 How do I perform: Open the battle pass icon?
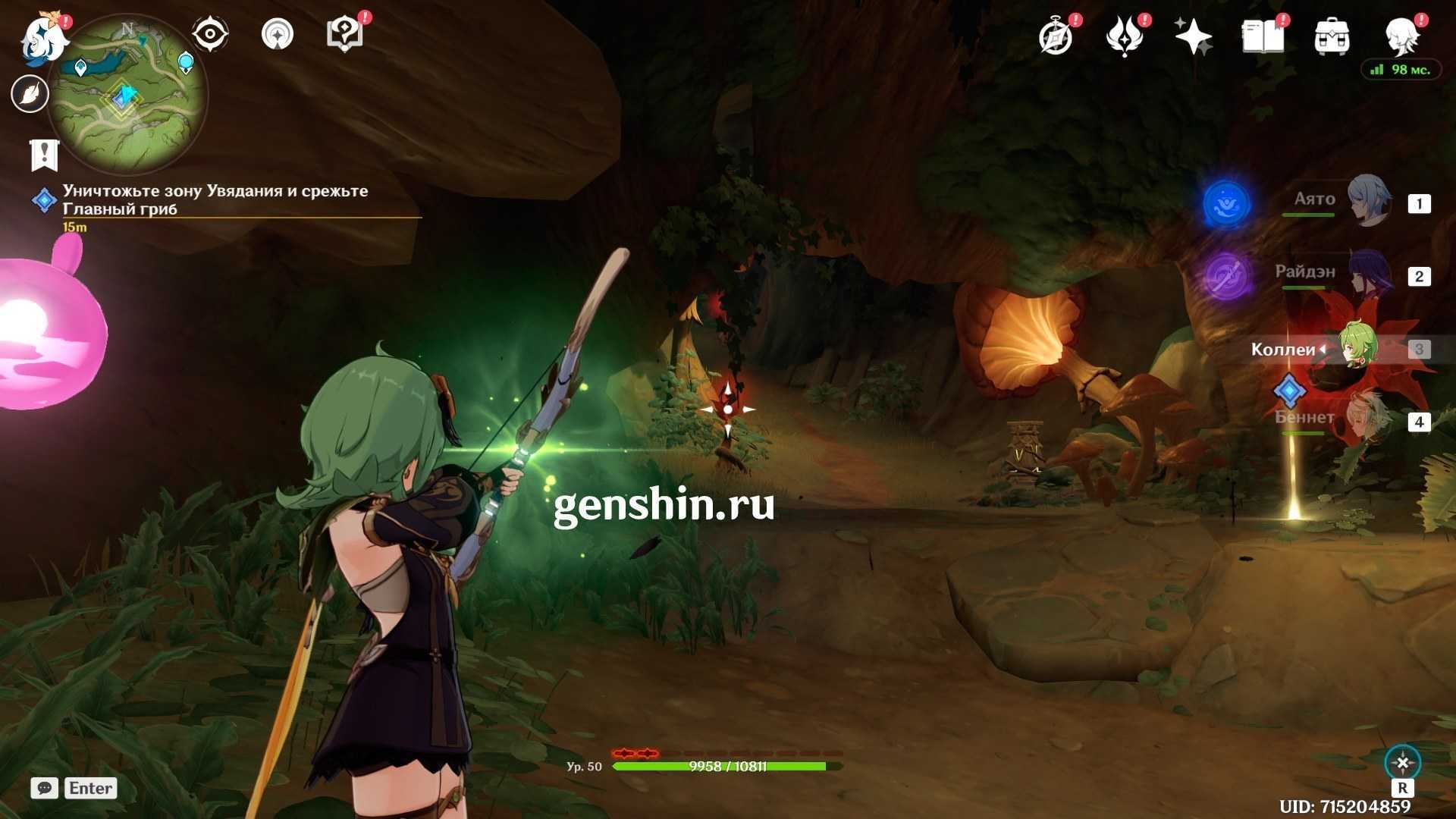tap(1125, 36)
